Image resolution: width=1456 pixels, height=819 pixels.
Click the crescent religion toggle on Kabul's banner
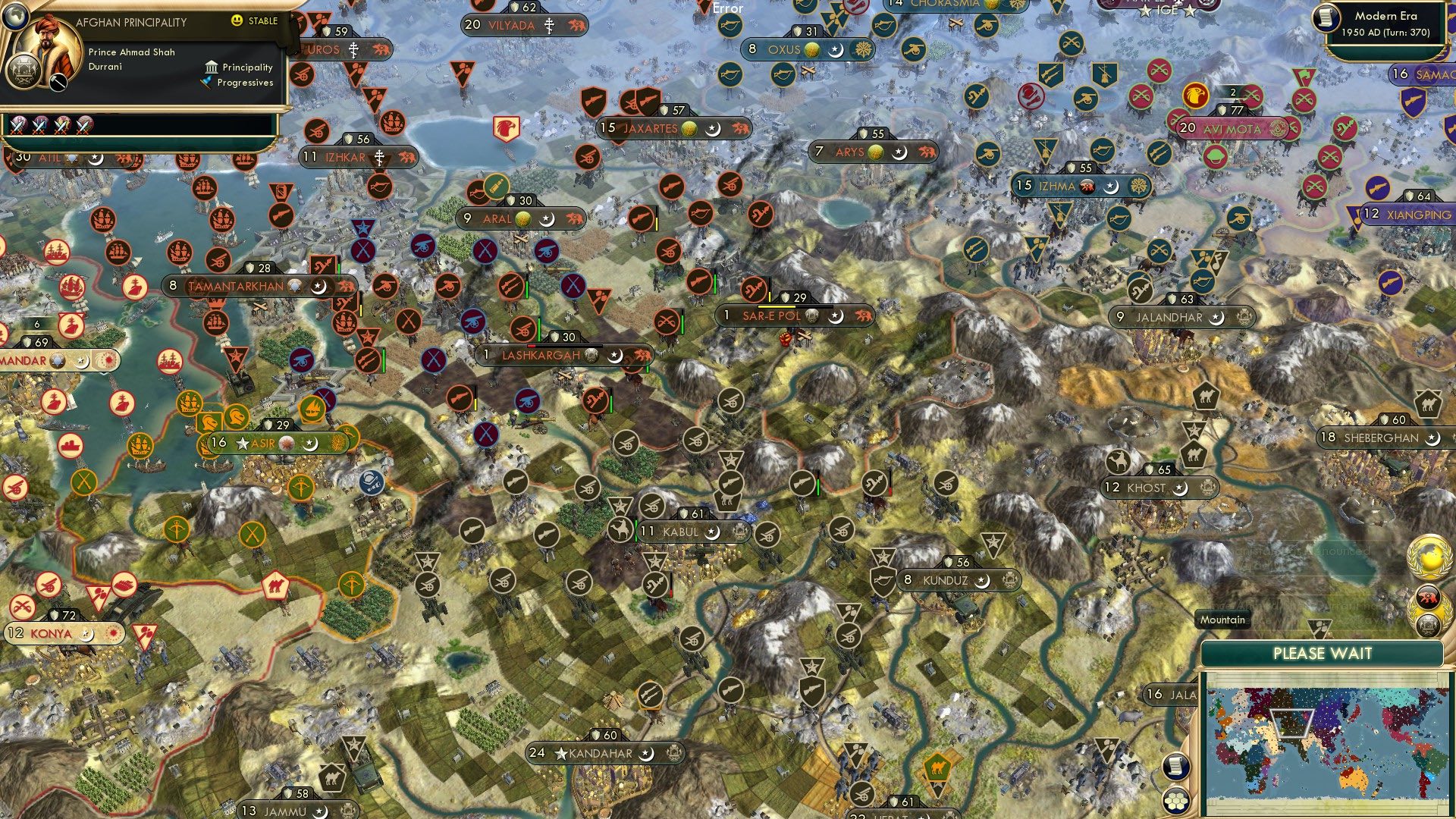click(711, 532)
